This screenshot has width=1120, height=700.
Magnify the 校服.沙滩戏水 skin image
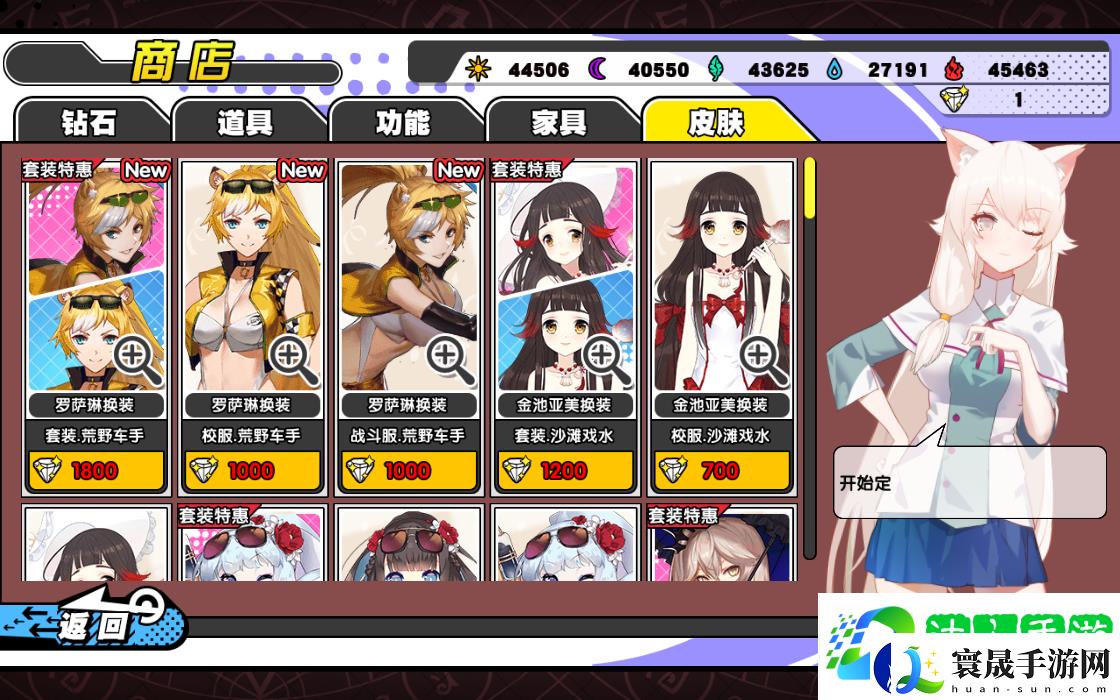763,359
